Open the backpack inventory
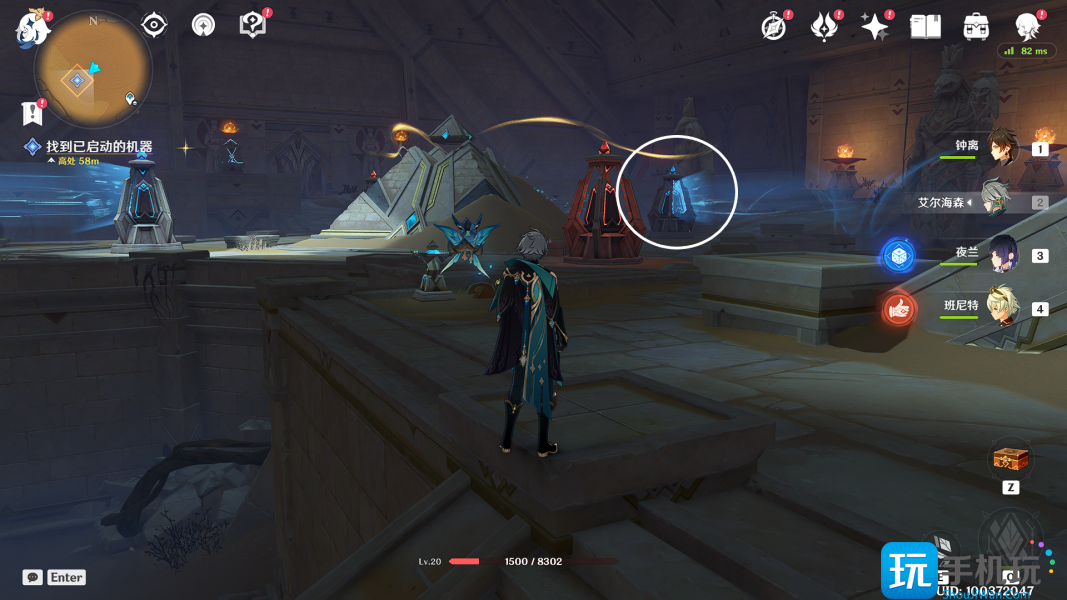Image resolution: width=1067 pixels, height=600 pixels. coord(976,27)
